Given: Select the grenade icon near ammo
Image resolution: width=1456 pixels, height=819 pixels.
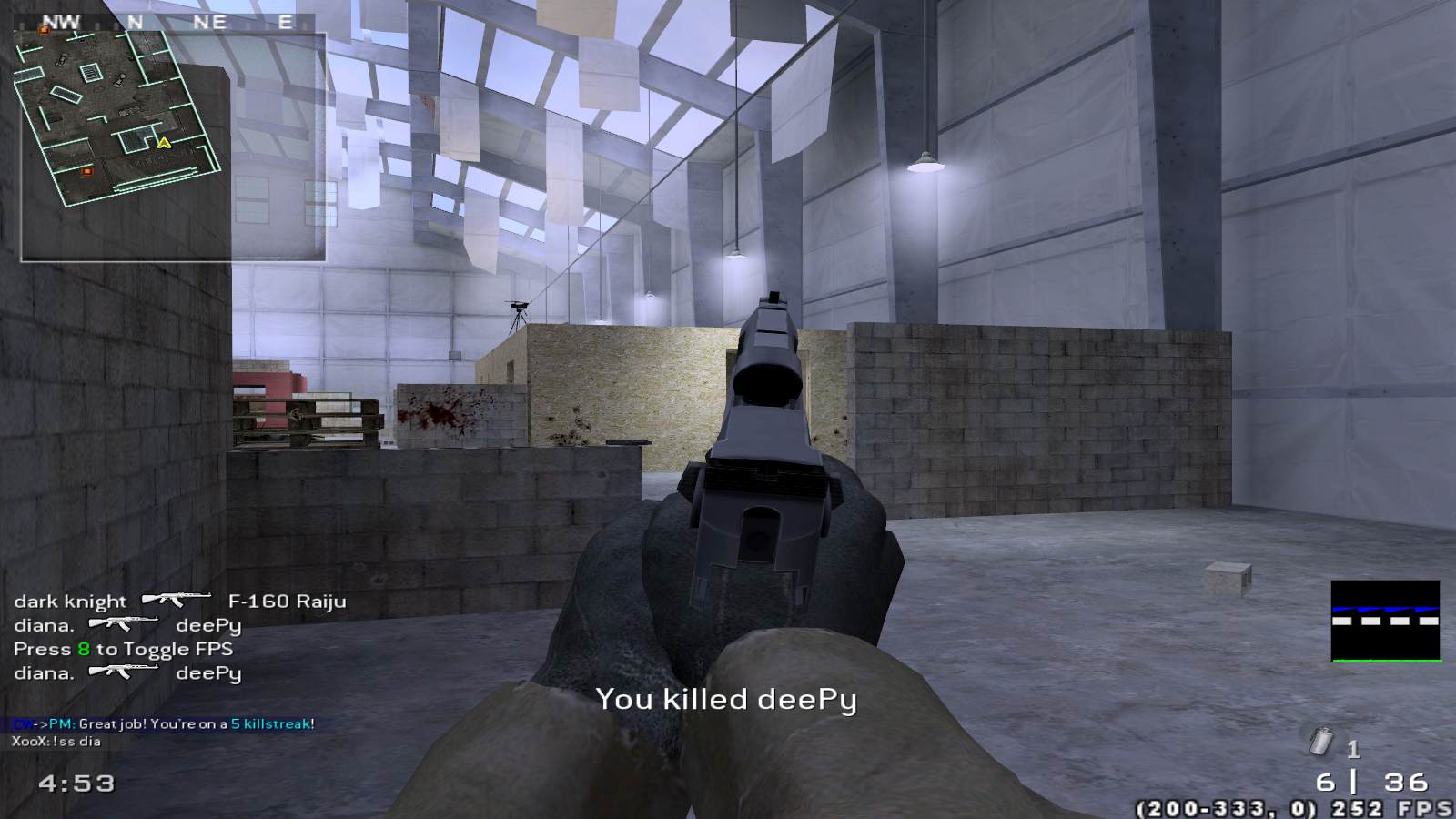Looking at the screenshot, I should coord(1320,743).
